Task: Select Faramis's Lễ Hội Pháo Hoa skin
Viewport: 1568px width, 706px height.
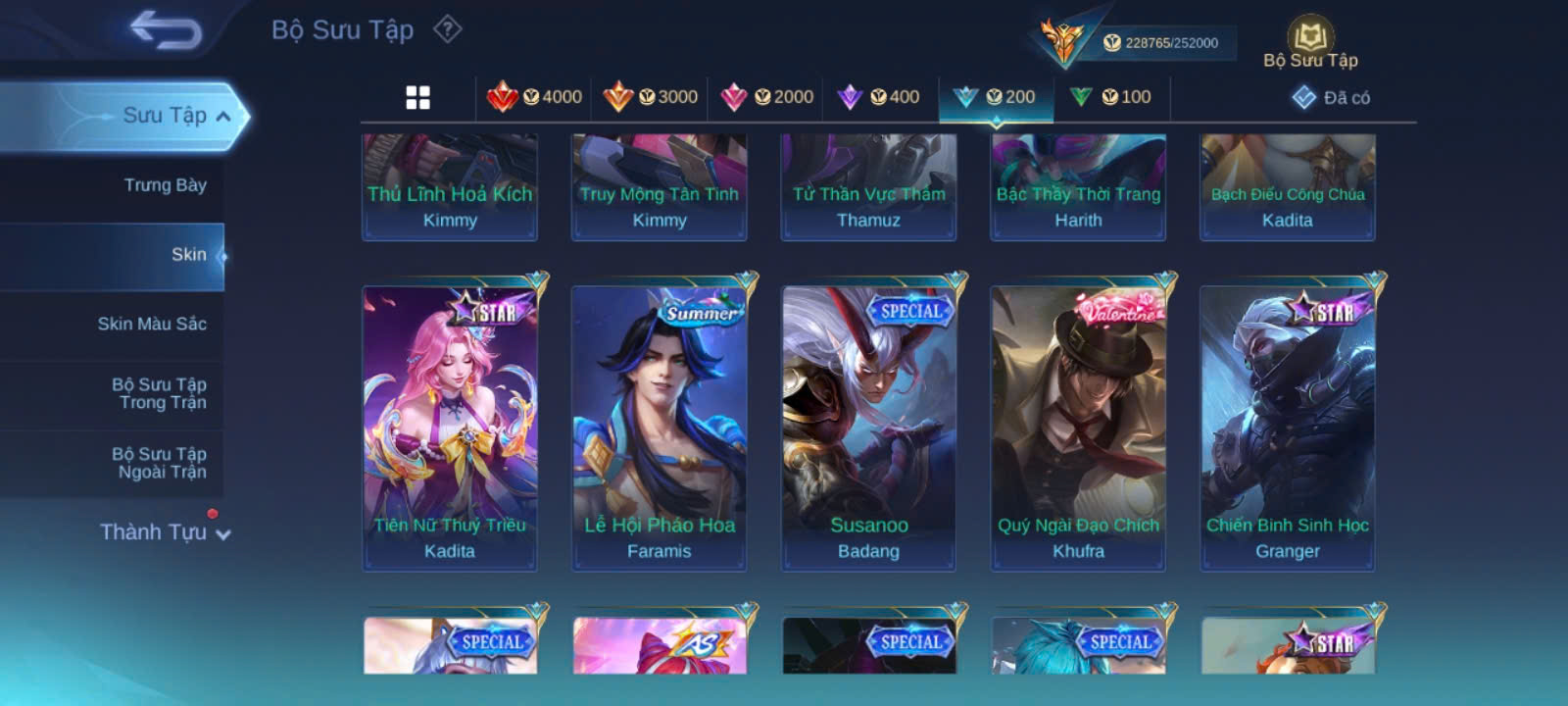Action: (660, 428)
